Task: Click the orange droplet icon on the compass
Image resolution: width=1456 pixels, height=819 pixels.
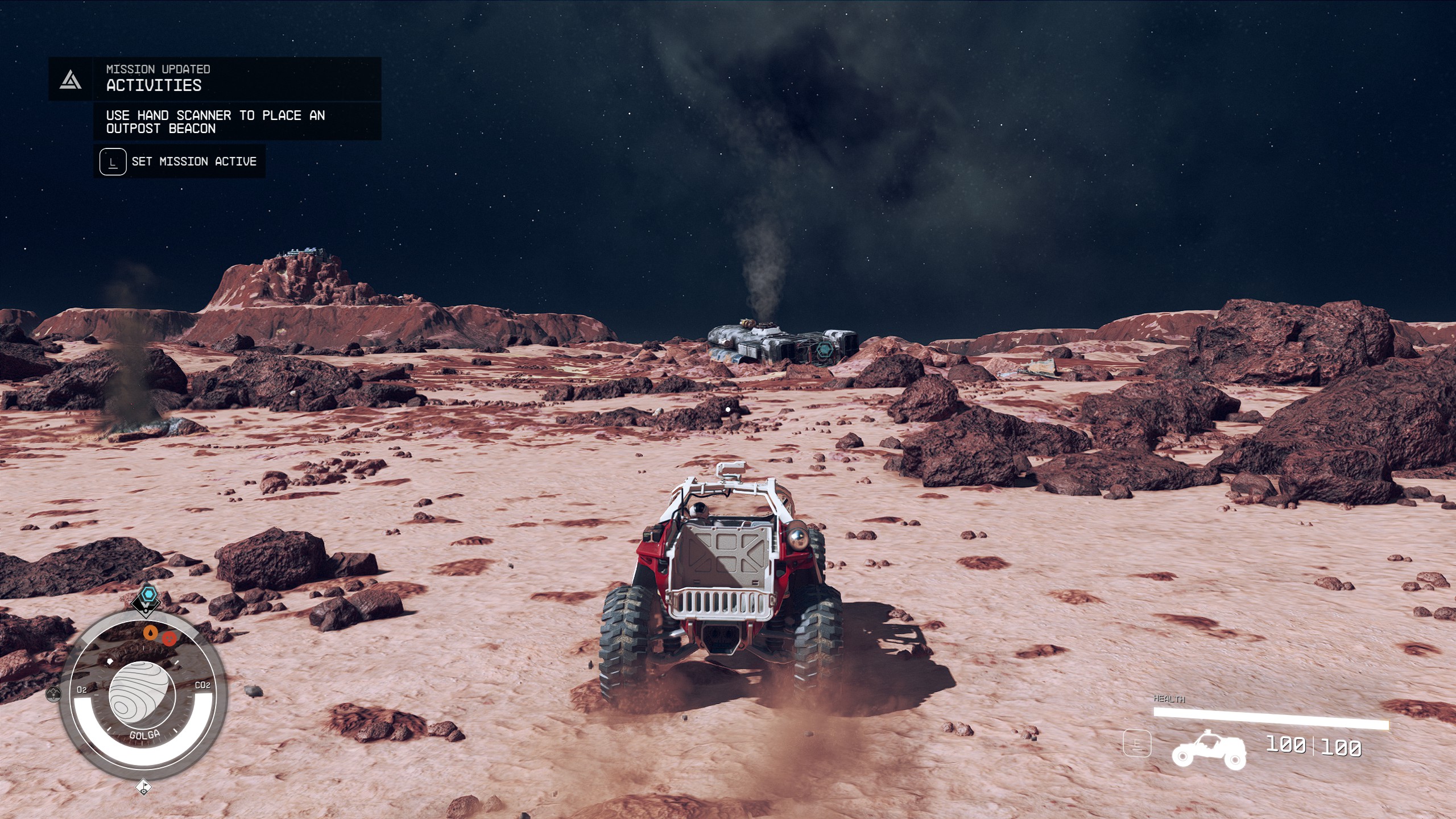Action: click(150, 632)
